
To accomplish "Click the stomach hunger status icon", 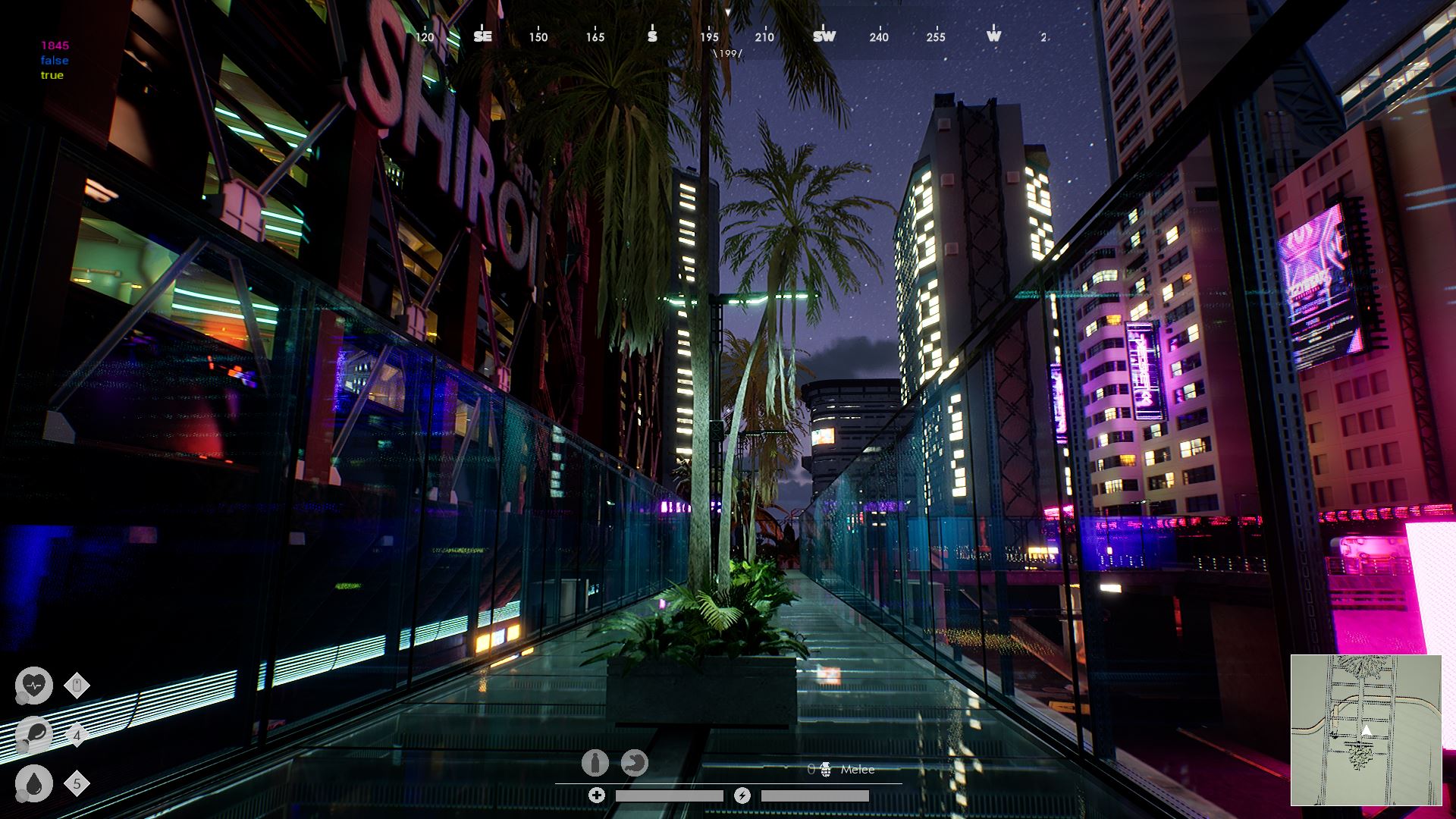I will [x=635, y=763].
